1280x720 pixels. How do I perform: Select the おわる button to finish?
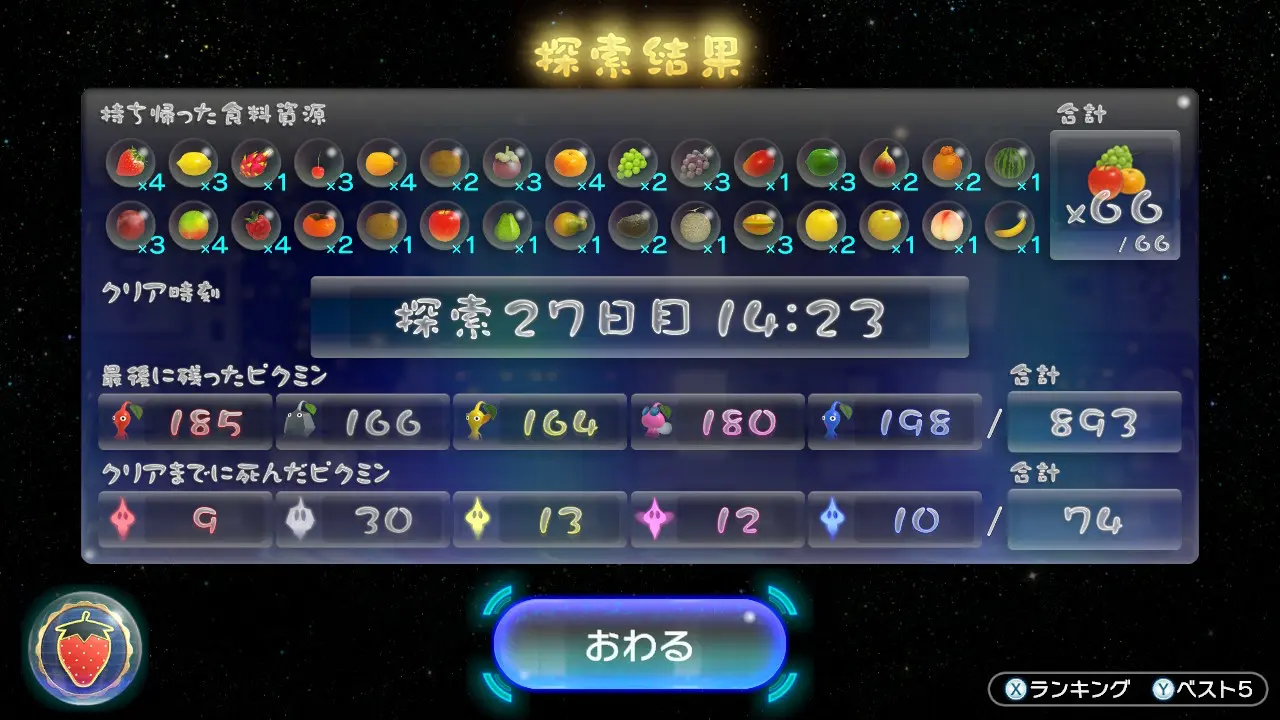(x=639, y=645)
